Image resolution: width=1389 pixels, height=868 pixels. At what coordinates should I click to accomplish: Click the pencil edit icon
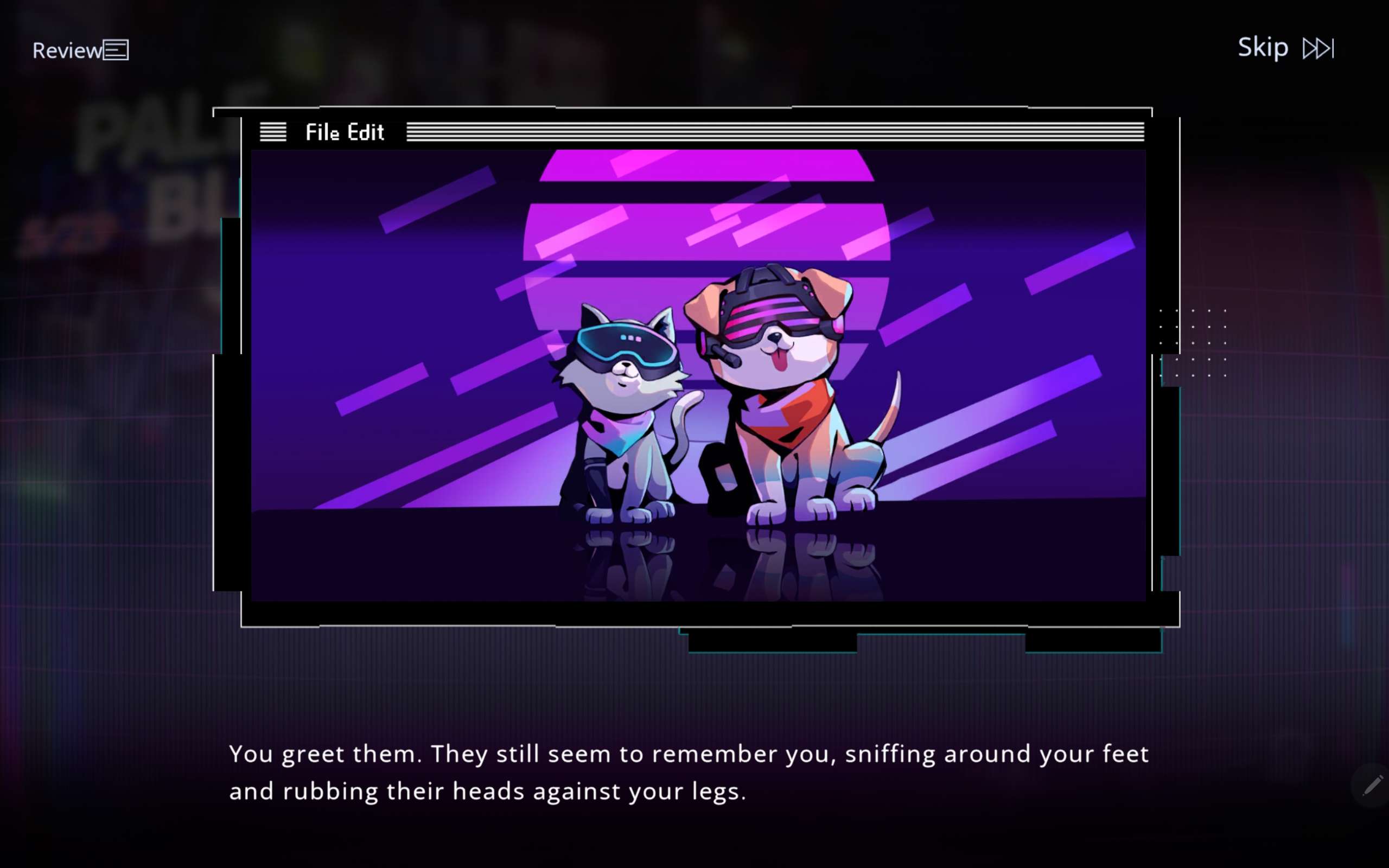tap(1372, 786)
